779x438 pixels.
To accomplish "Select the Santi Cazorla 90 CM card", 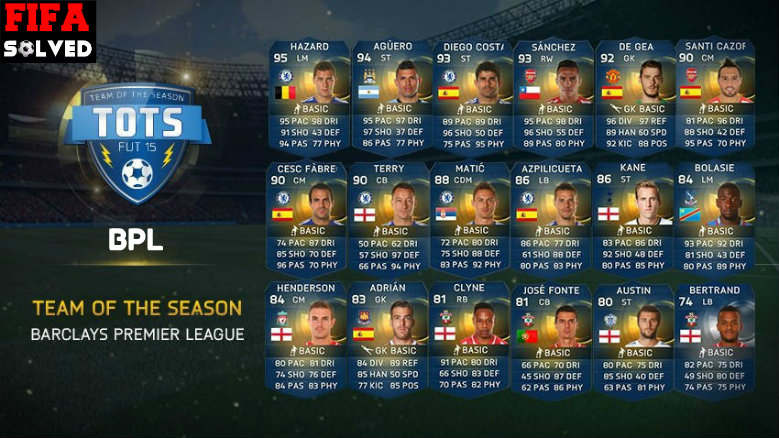I will point(715,95).
